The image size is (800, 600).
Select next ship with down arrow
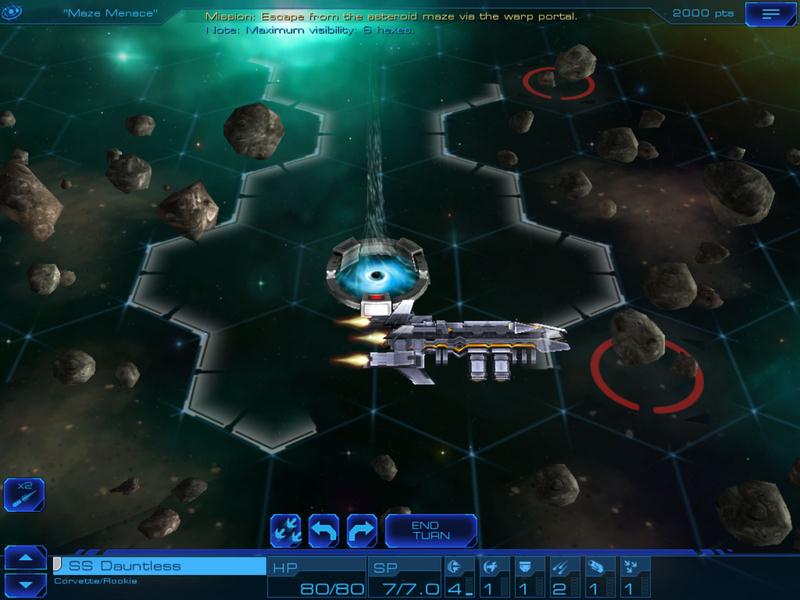coord(26,583)
